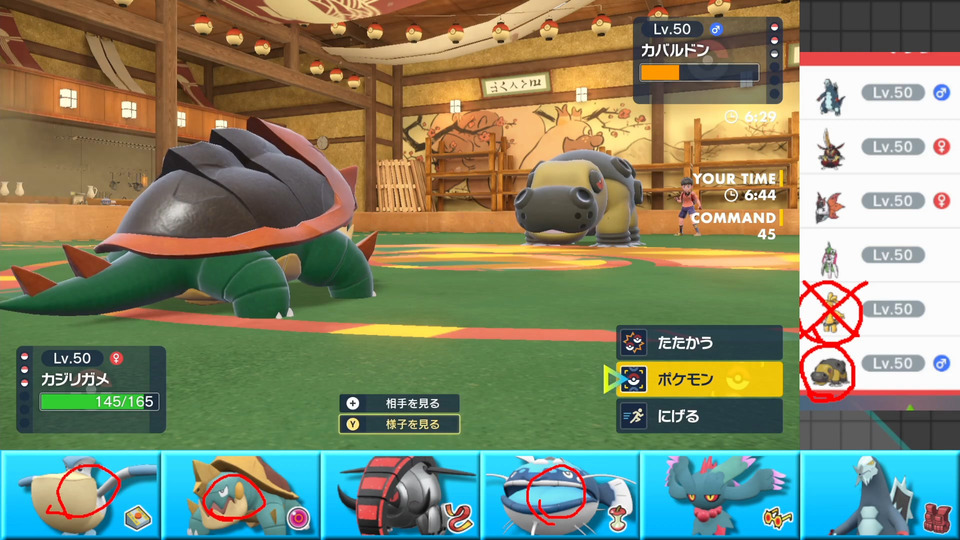
Task: Select the cream-bodied Pokémon party tile
Action: 80,495
